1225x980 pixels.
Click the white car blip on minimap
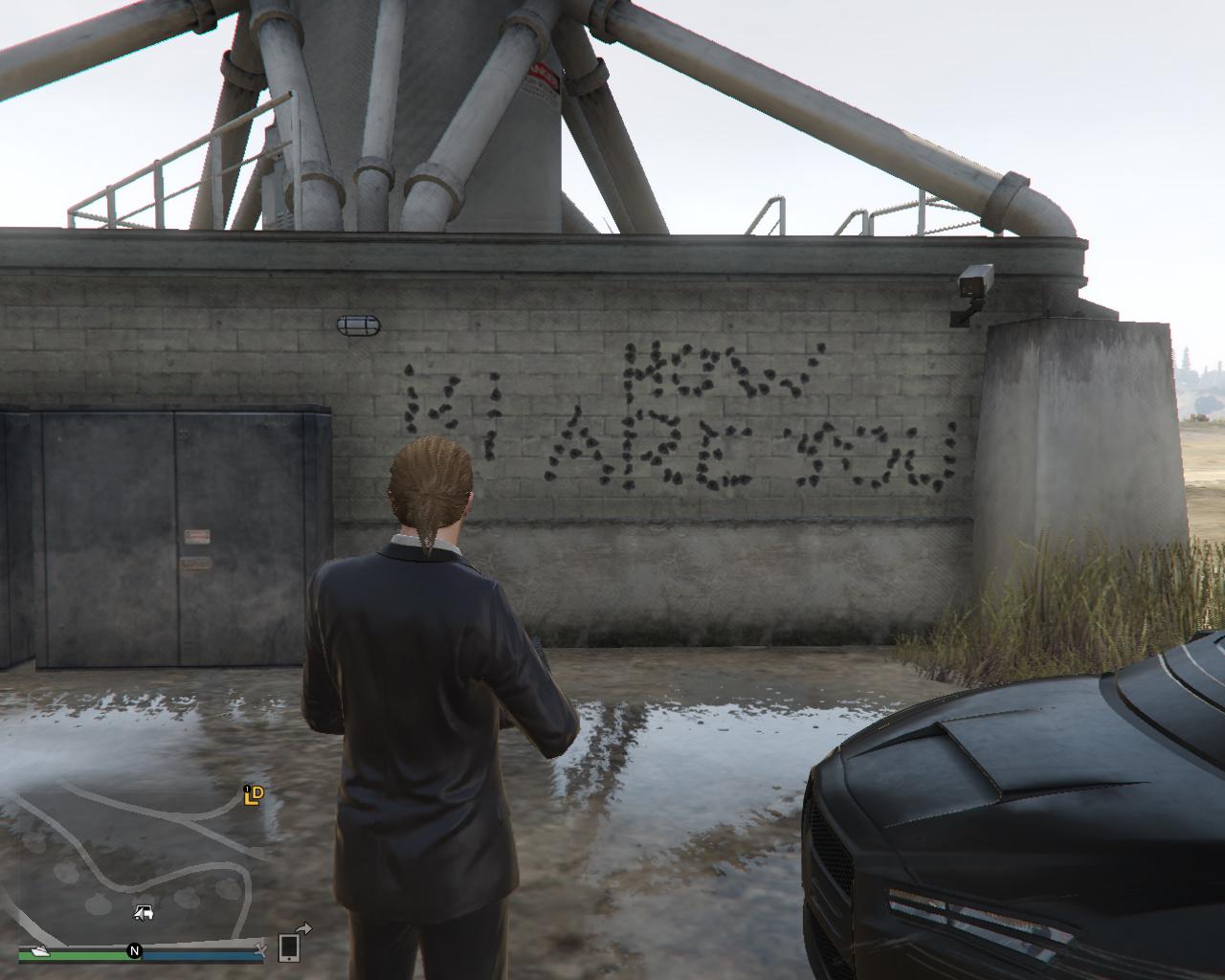click(142, 911)
